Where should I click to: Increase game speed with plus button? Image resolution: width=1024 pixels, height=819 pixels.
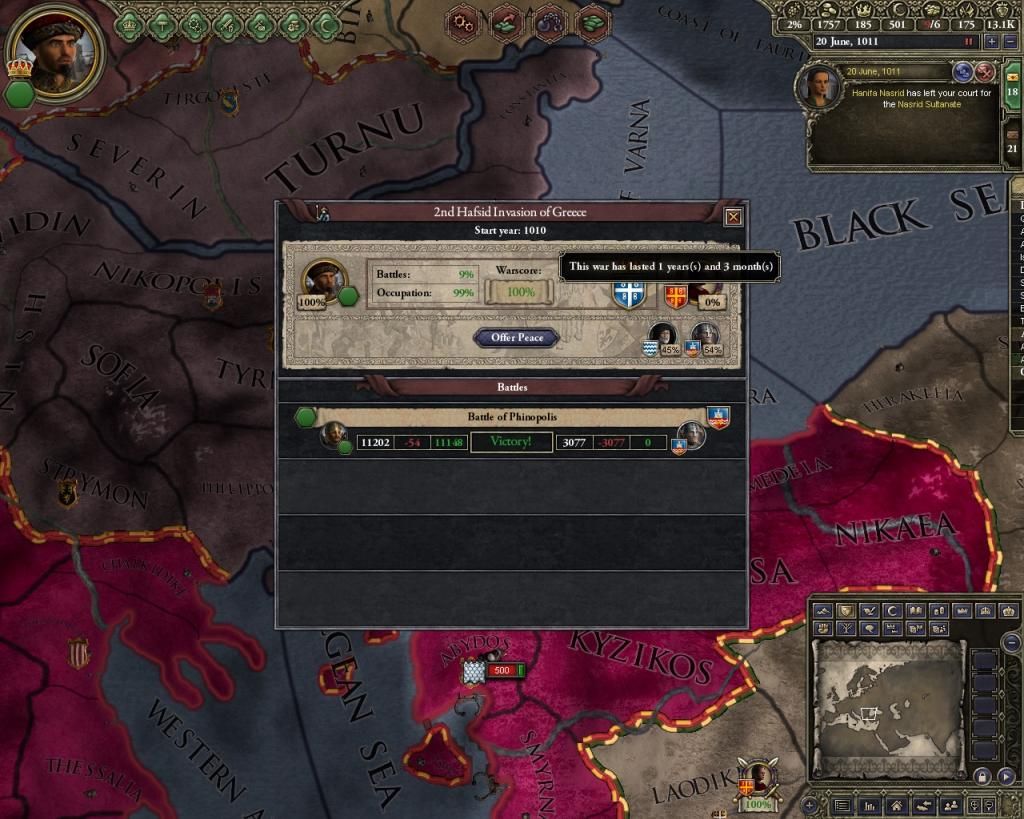tap(992, 42)
